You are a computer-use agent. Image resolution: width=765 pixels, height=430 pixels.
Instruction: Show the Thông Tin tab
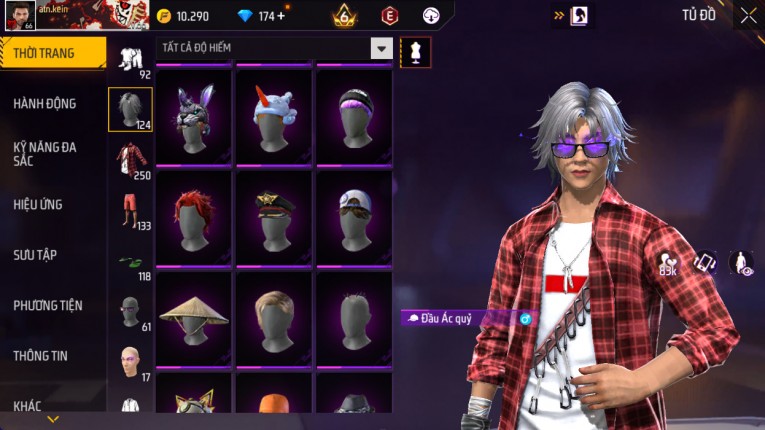41,355
